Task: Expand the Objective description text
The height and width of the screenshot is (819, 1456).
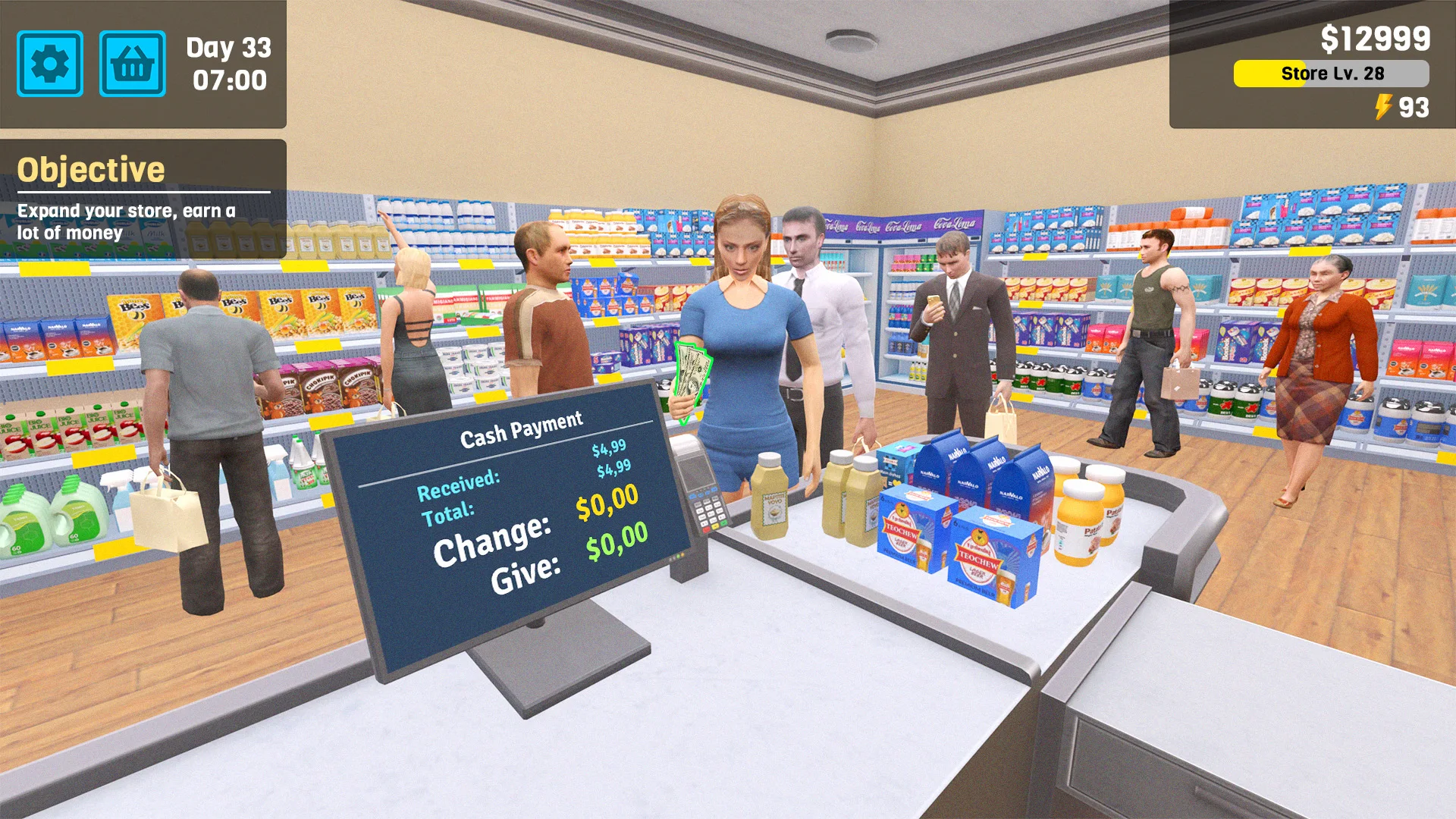Action: pos(125,221)
